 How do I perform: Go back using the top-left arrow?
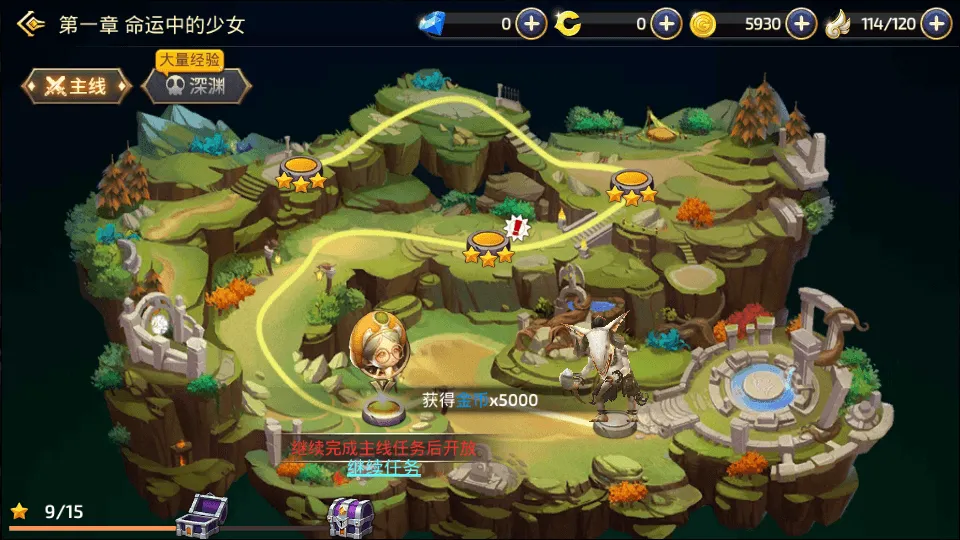[x=31, y=24]
